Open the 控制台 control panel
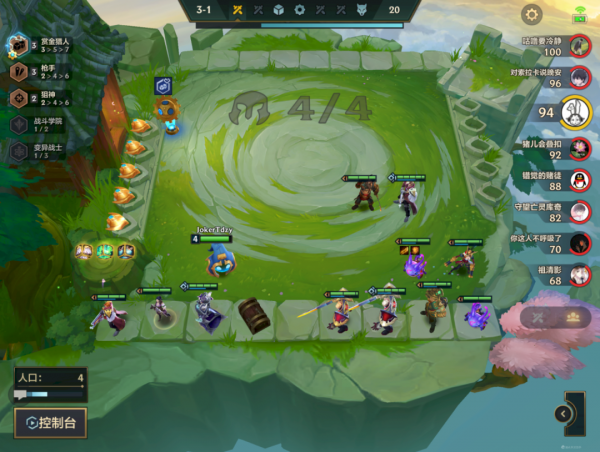 coord(50,423)
